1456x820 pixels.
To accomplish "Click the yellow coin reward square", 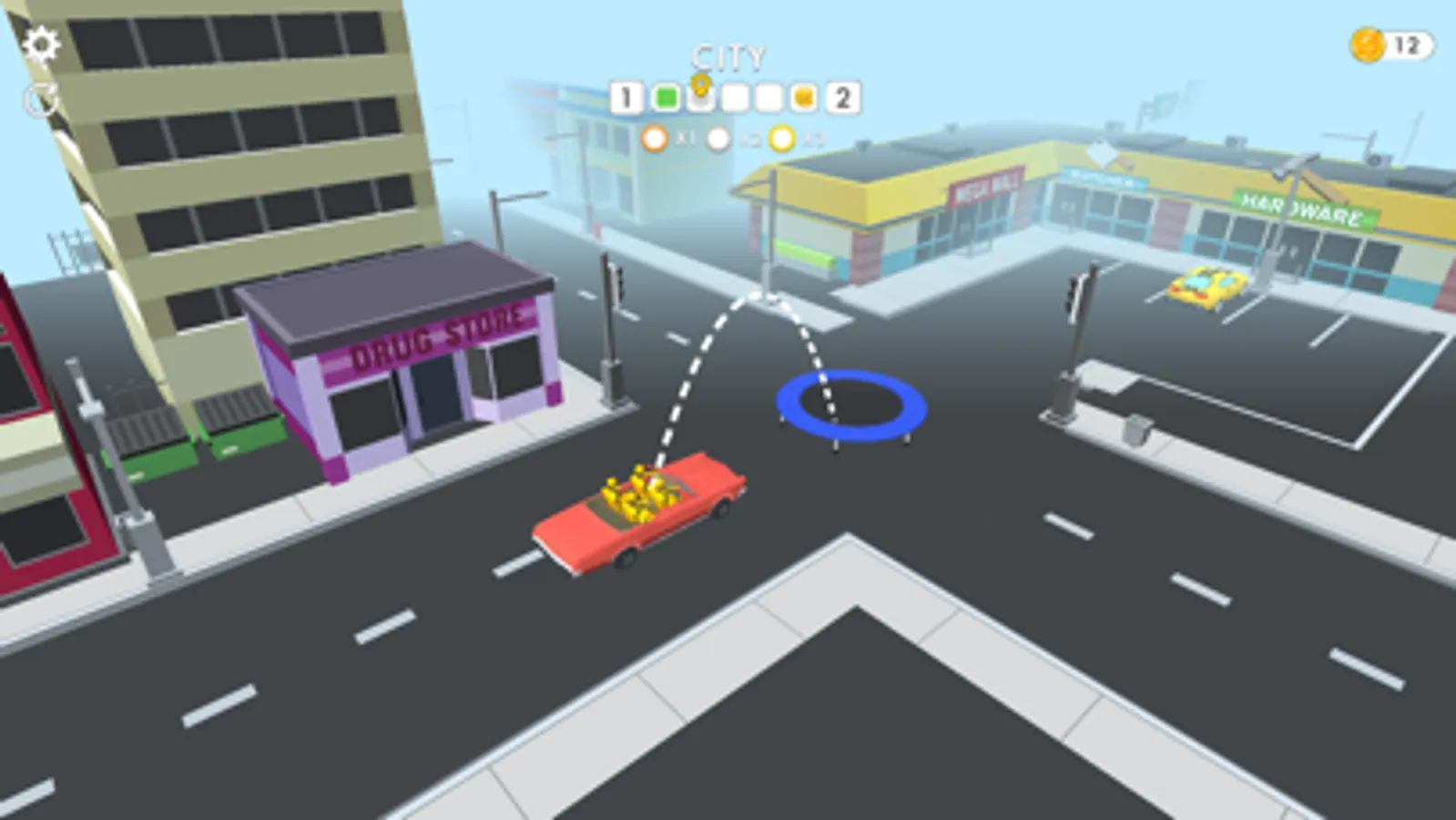I will coord(805,96).
